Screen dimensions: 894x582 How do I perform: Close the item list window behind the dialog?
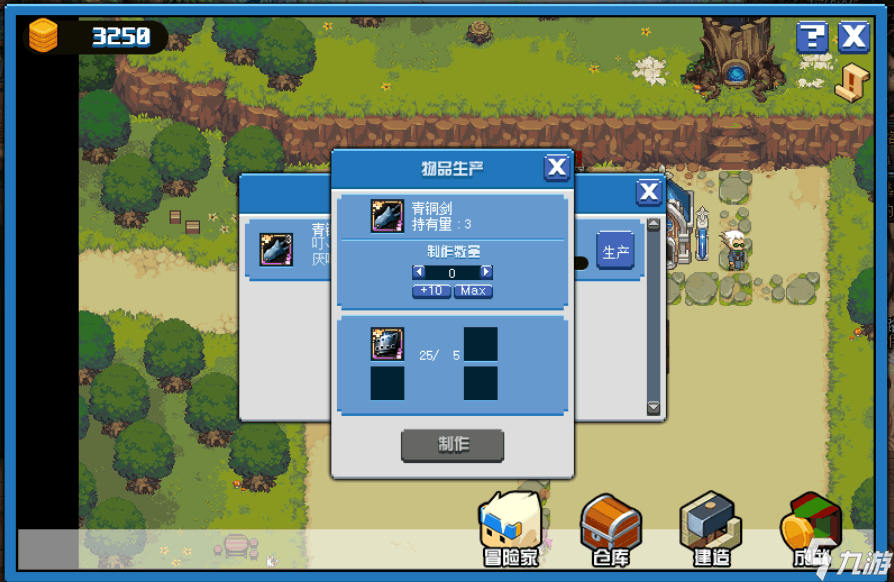pyautogui.click(x=649, y=192)
